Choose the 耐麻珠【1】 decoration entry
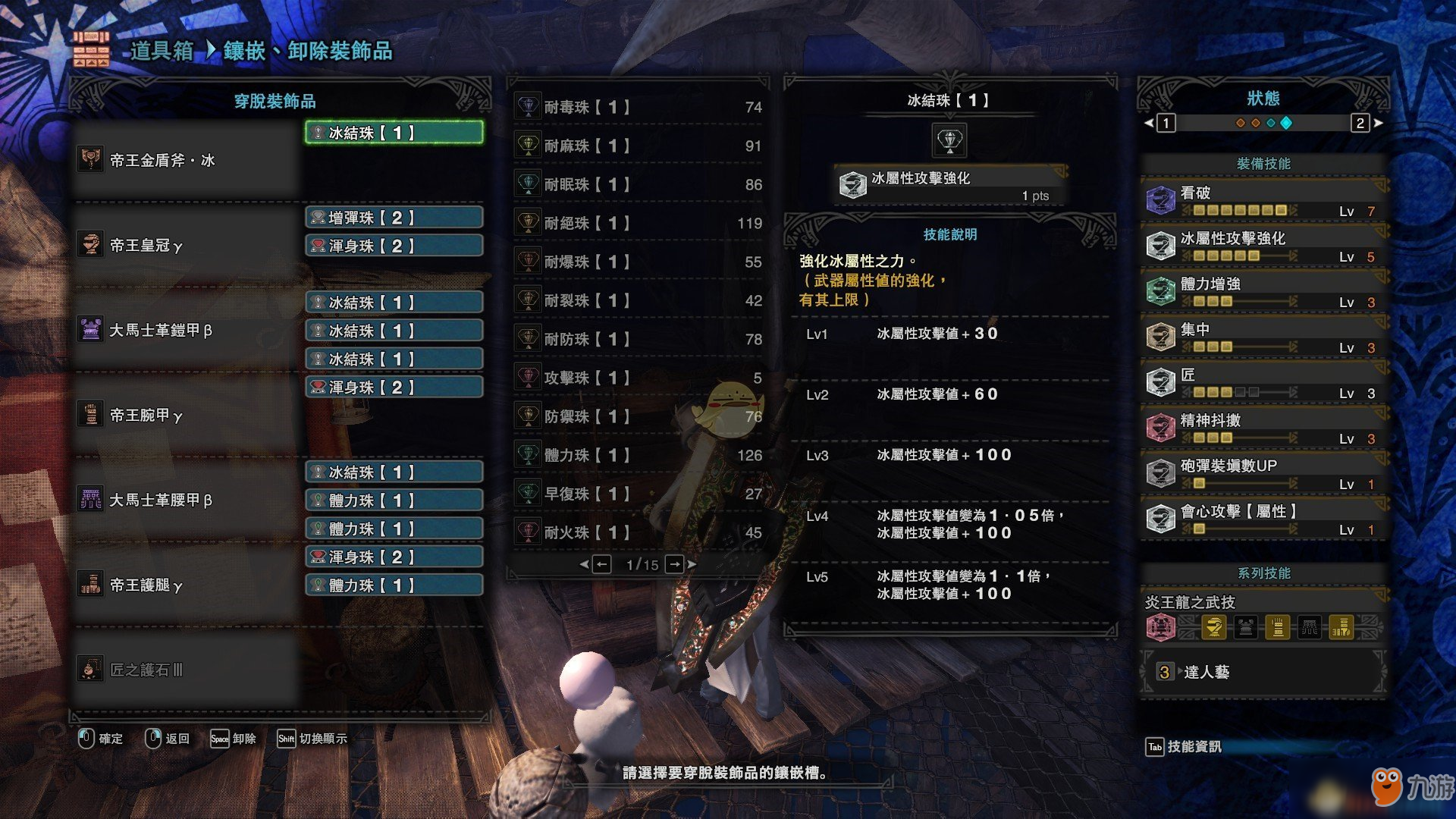This screenshot has height=819, width=1456. click(639, 146)
